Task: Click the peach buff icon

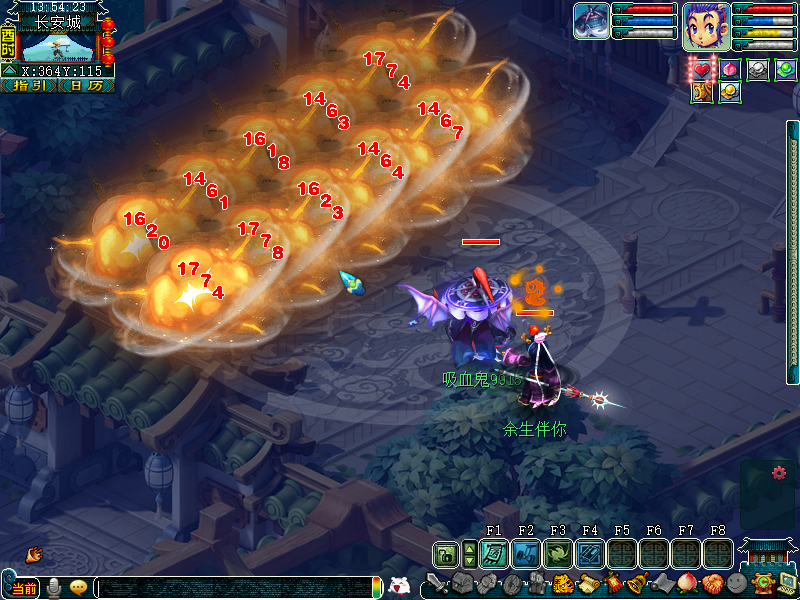Action: click(730, 69)
